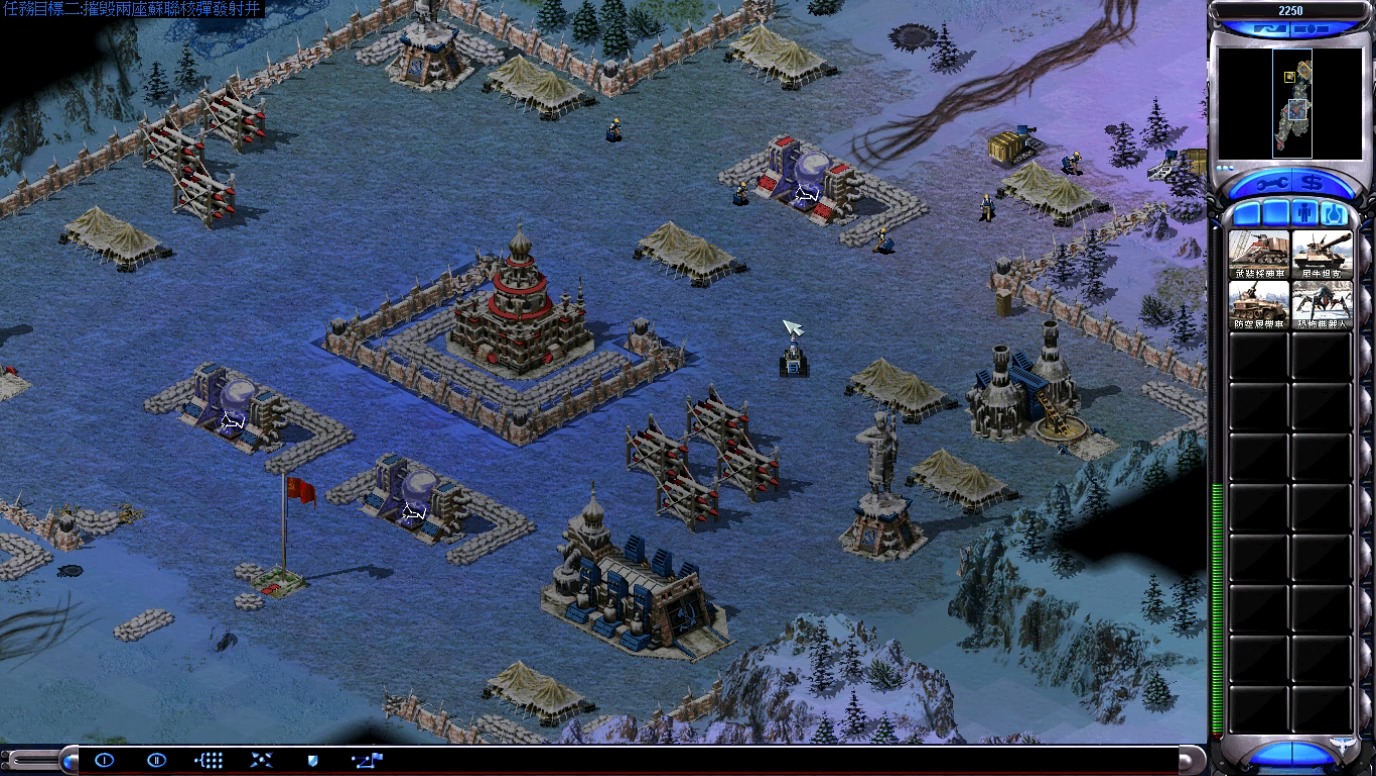Activate the four-arrow deploy command
Image resolution: width=1376 pixels, height=776 pixels.
[x=261, y=761]
